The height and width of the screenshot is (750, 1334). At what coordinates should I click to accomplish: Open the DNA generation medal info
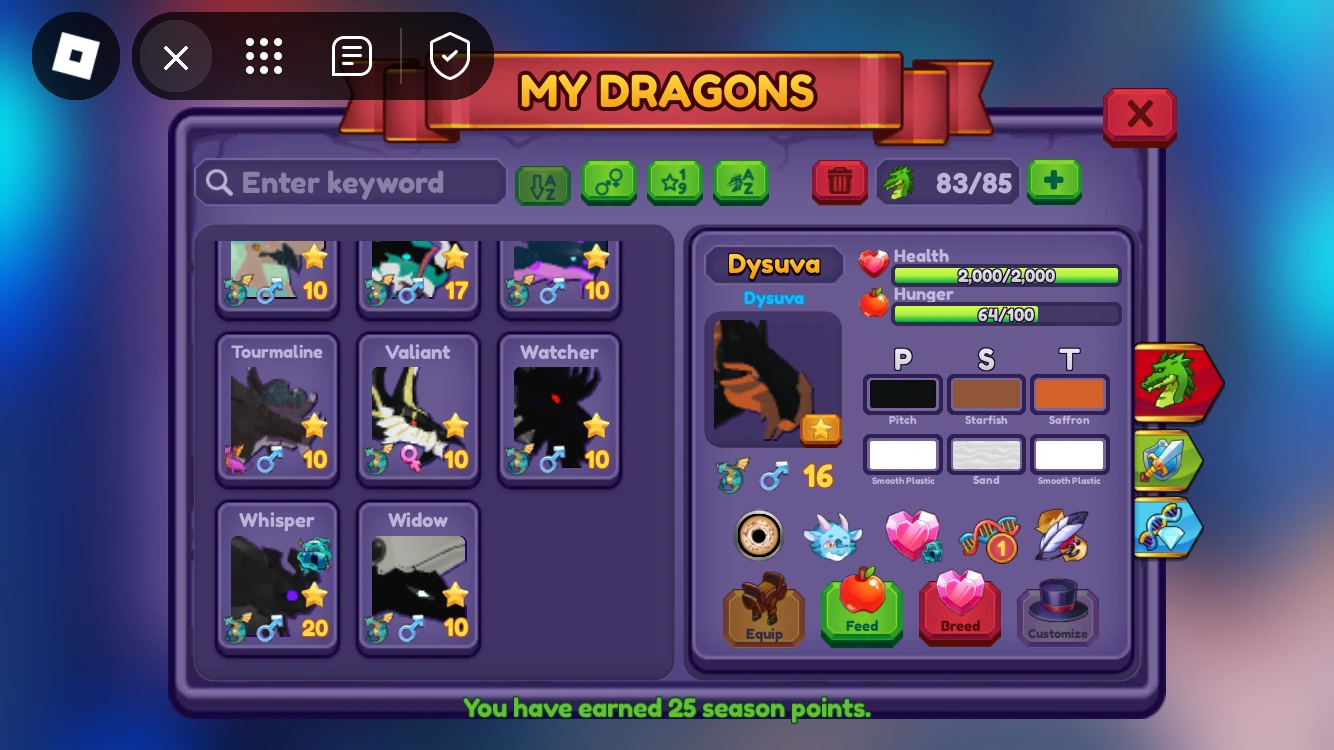coord(988,536)
